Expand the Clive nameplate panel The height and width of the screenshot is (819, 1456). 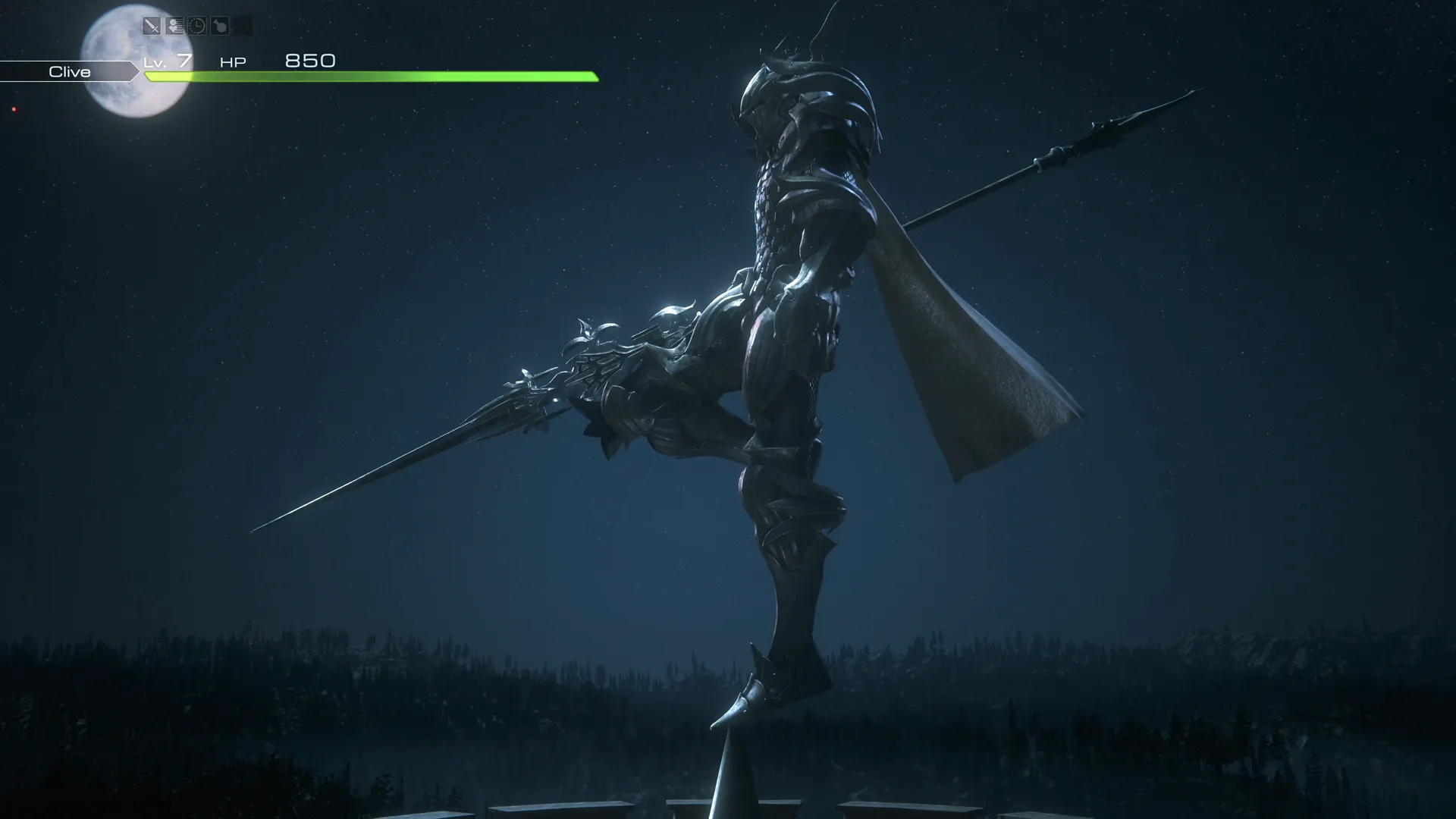click(68, 71)
